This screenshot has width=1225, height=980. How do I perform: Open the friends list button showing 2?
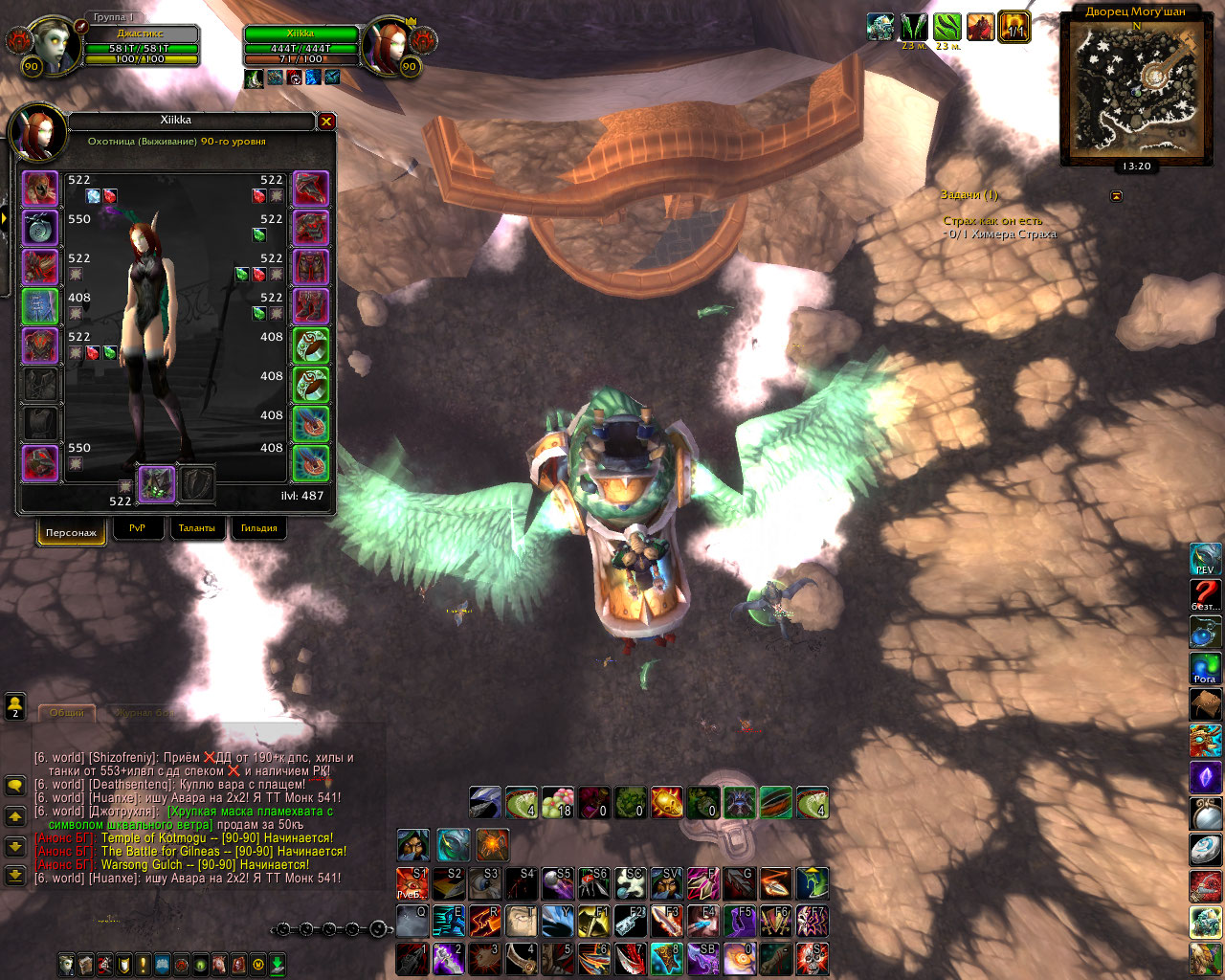pos(15,706)
